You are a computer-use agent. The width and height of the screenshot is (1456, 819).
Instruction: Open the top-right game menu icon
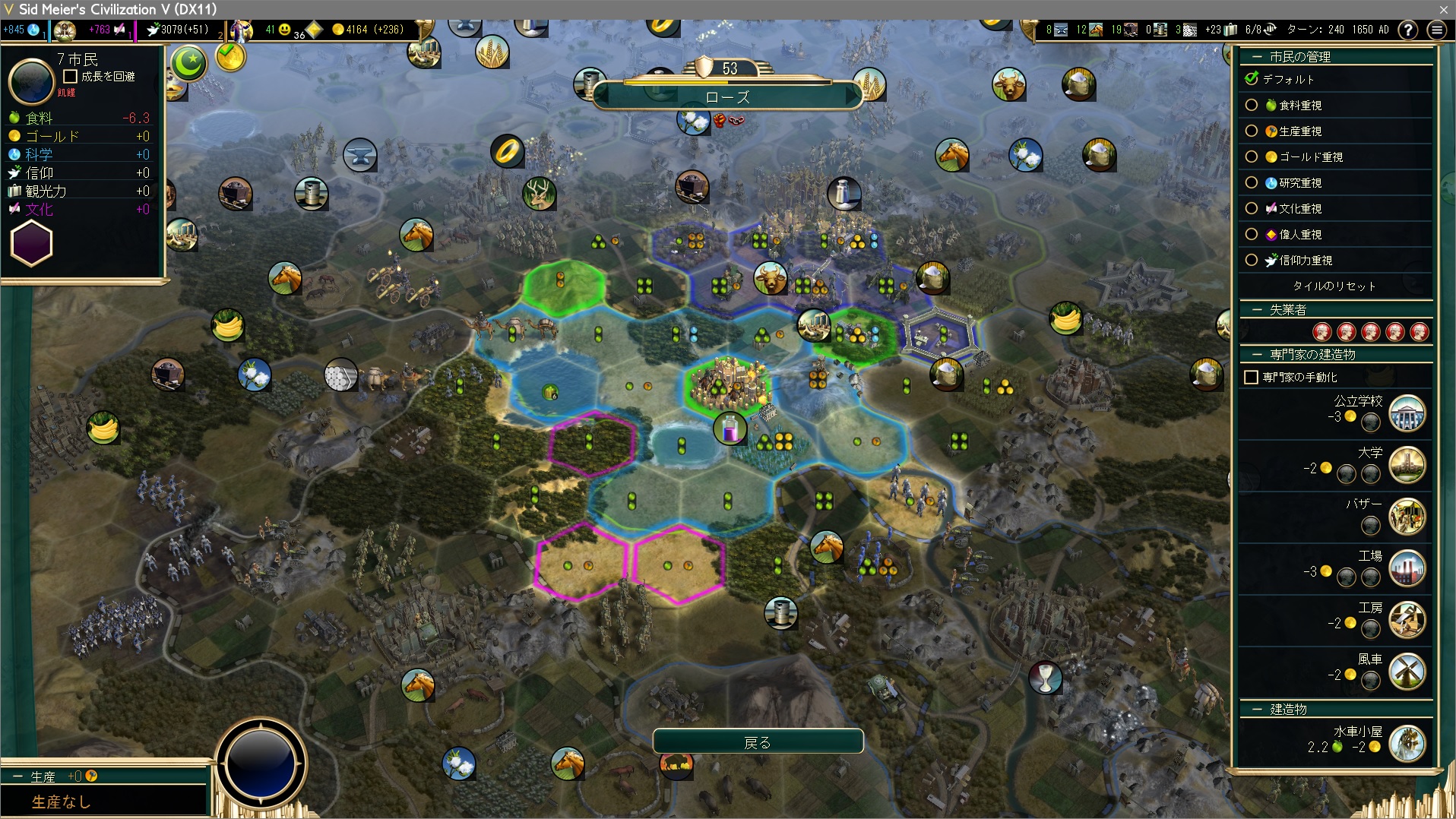click(x=1436, y=30)
